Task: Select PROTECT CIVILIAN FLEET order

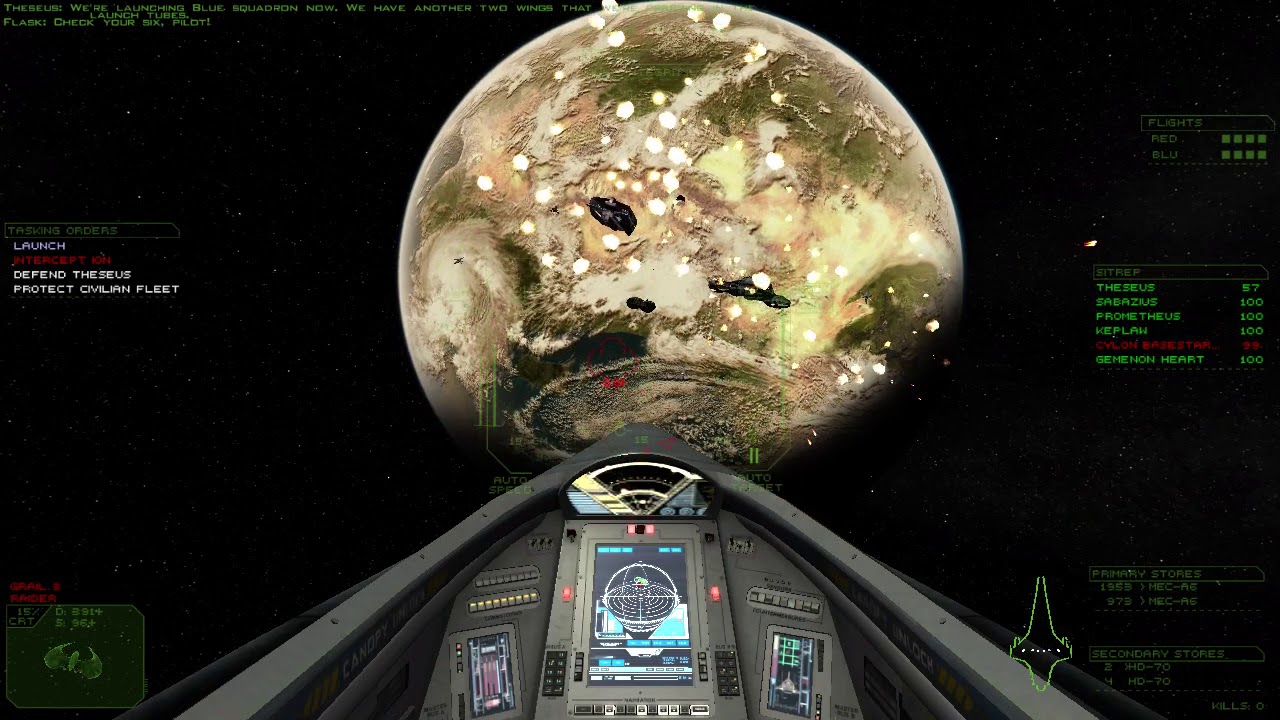Action: tap(94, 288)
